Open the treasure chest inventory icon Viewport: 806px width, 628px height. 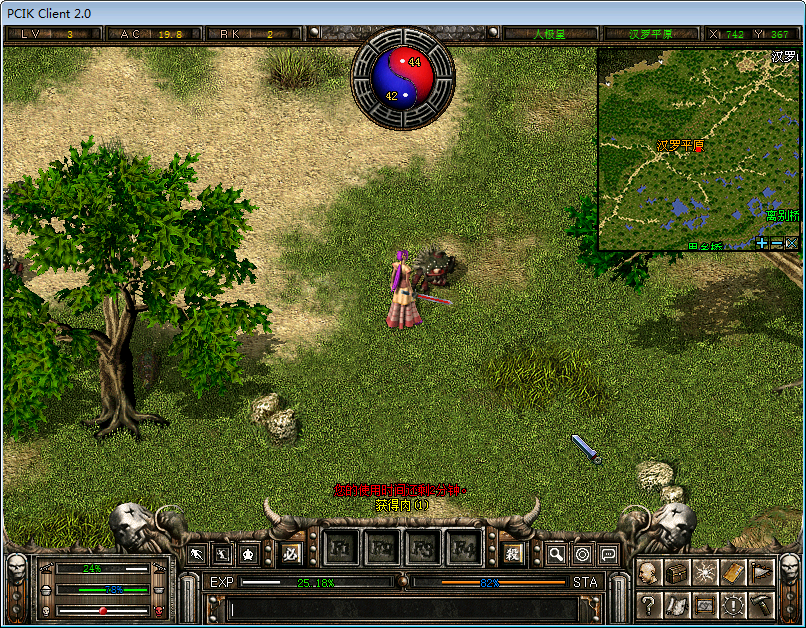tap(677, 573)
